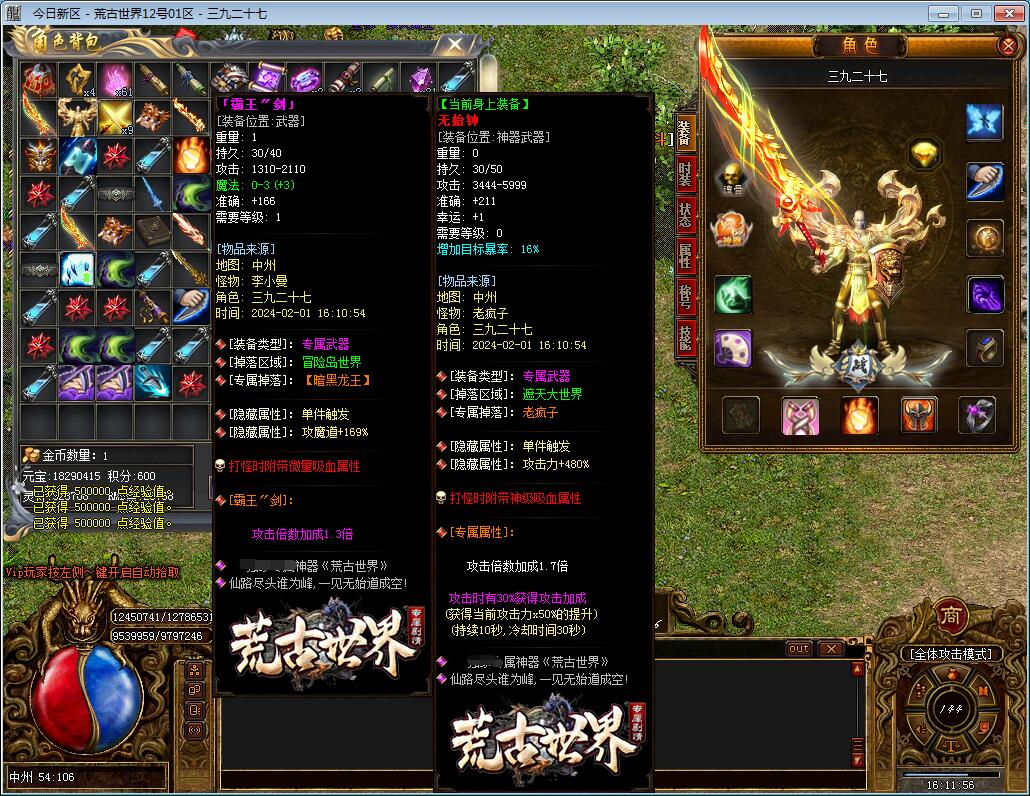1030x796 pixels.
Task: Open the 状态 status tab
Action: tap(685, 215)
